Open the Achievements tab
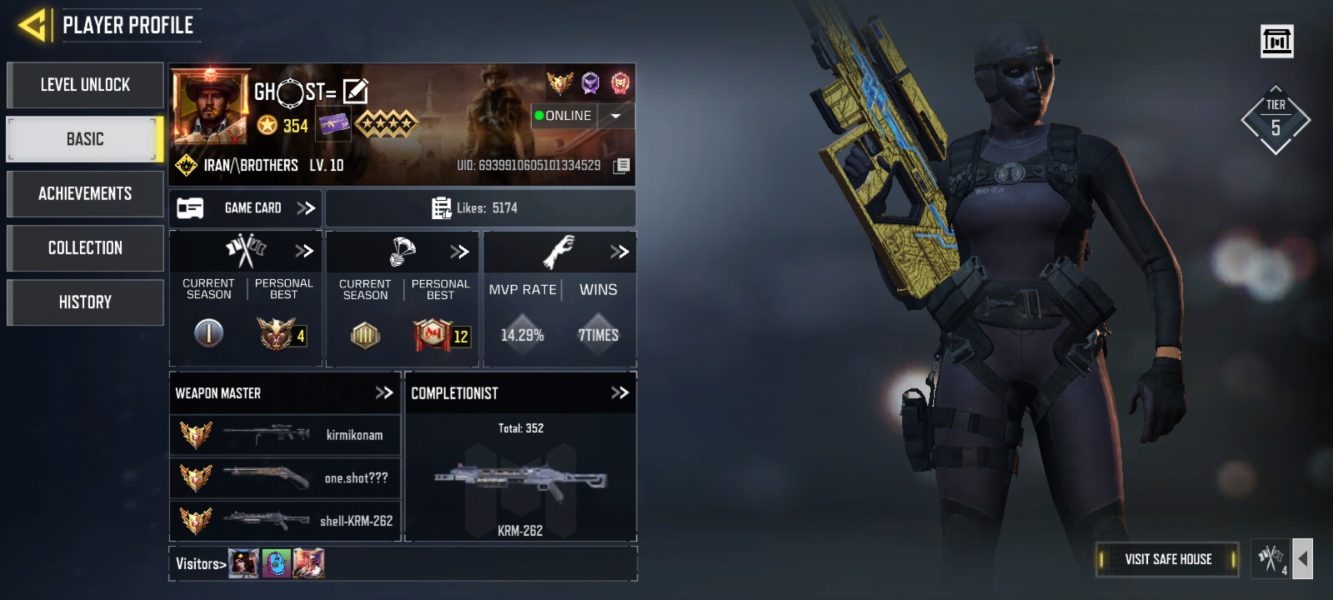This screenshot has height=600, width=1333. point(85,193)
